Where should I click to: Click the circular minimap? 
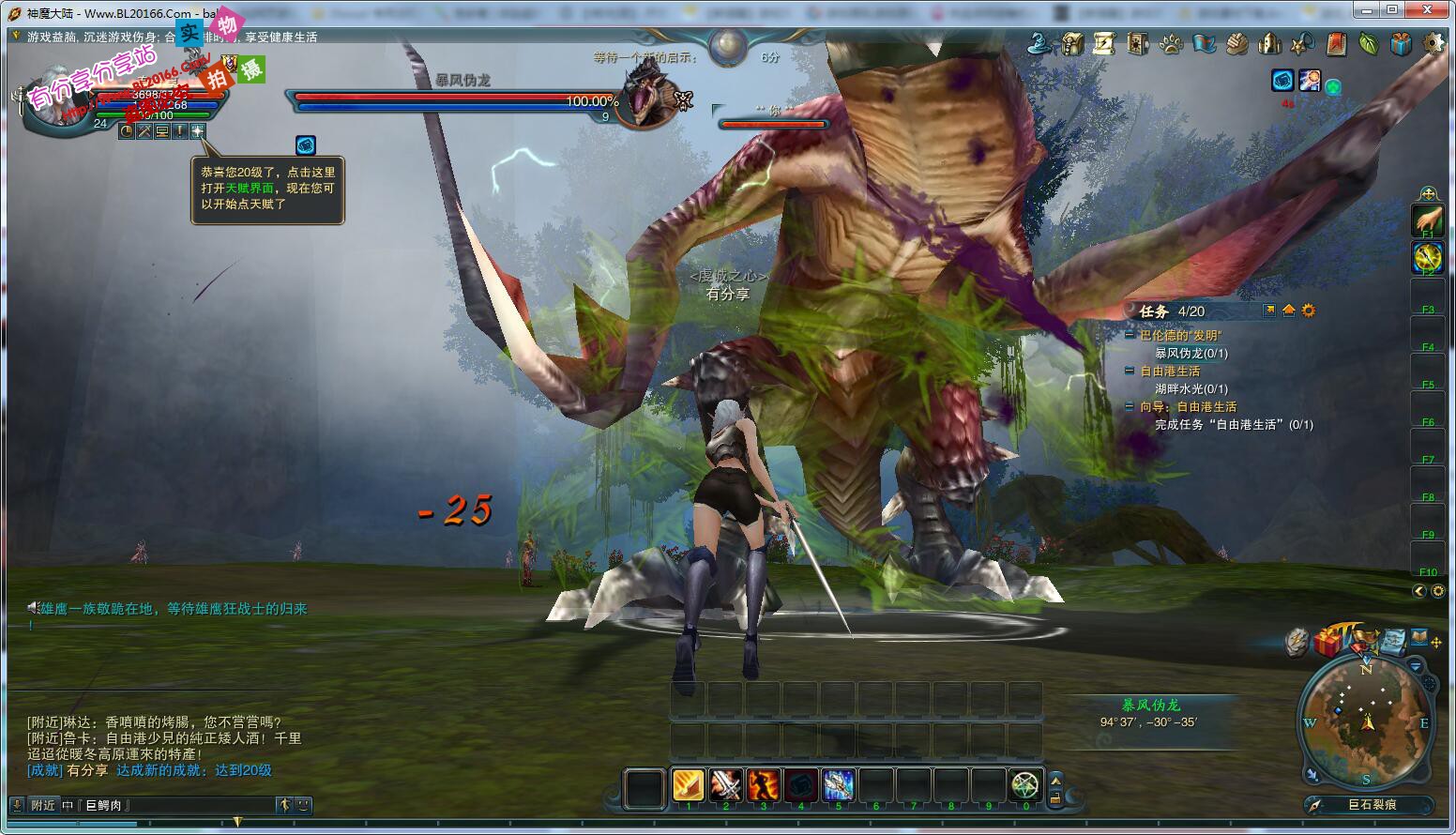tap(1367, 722)
